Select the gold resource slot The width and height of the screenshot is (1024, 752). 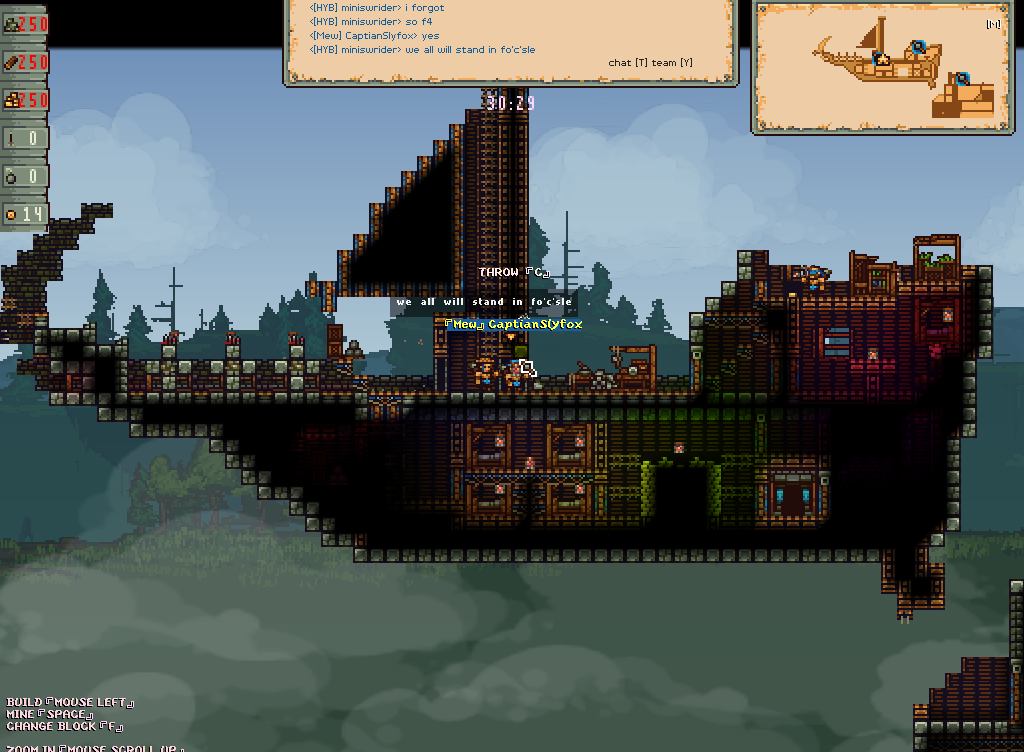pyautogui.click(x=24, y=99)
